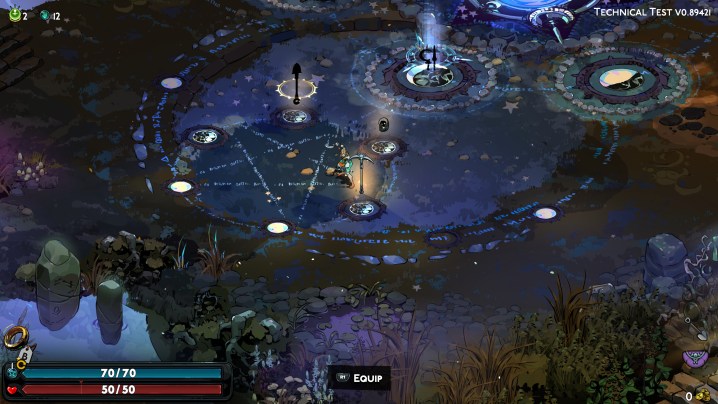Select the teal orb resource icon
This screenshot has height=404, width=718.
[44, 15]
